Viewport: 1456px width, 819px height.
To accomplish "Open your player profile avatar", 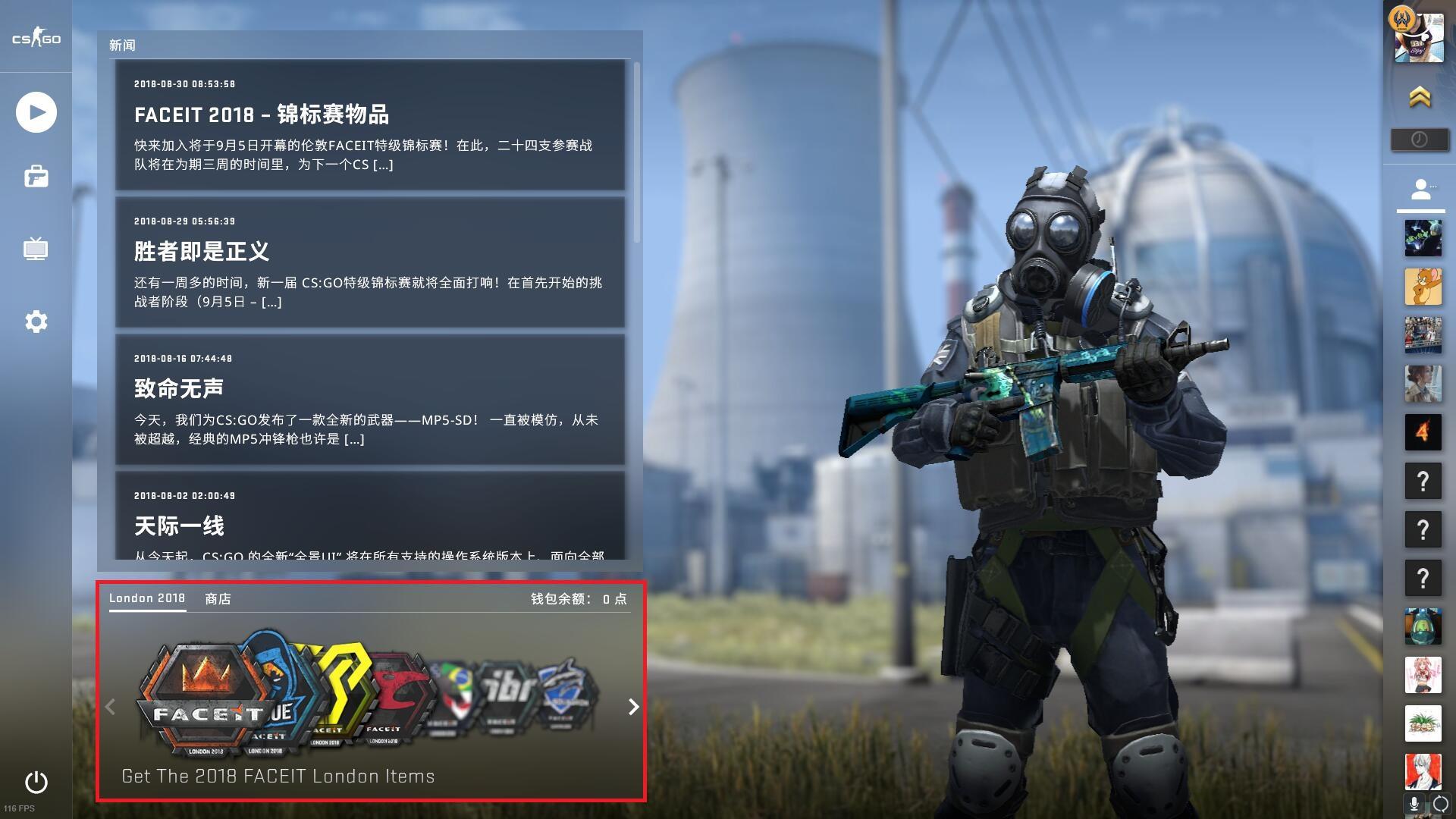I will tap(1419, 38).
